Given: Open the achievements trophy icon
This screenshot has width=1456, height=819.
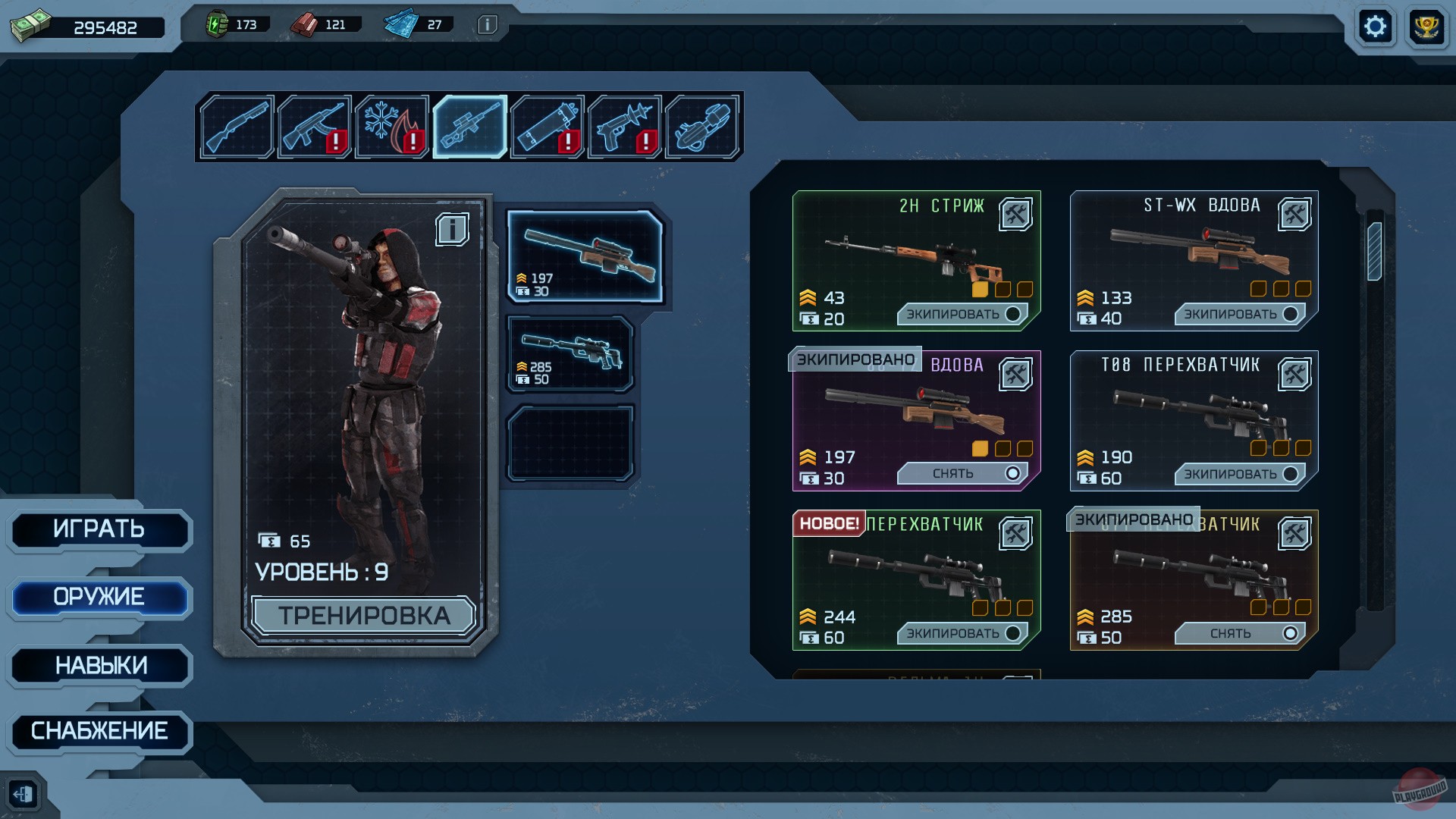Looking at the screenshot, I should coord(1426,26).
